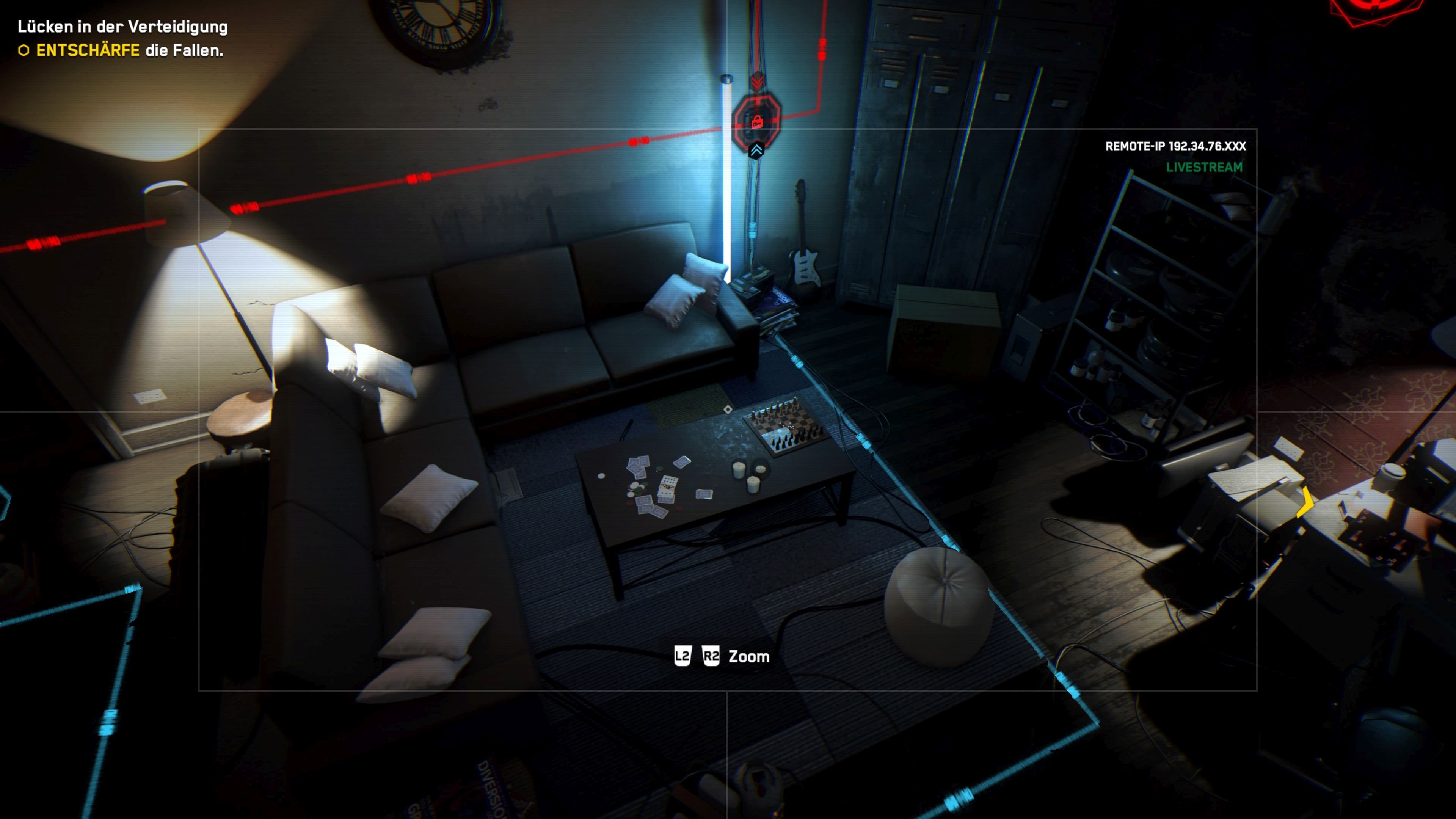Select the objective header Lücken in der Verteidigung
1456x819 pixels.
pos(123,26)
